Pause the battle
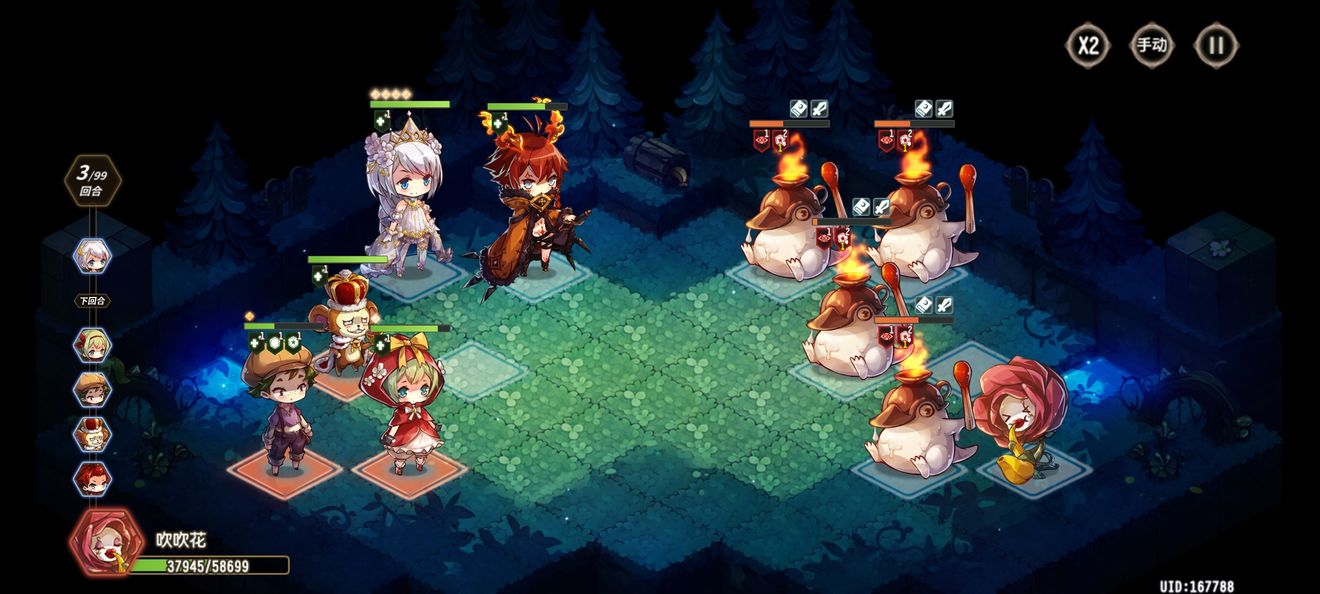This screenshot has height=594, width=1320. click(x=1216, y=45)
